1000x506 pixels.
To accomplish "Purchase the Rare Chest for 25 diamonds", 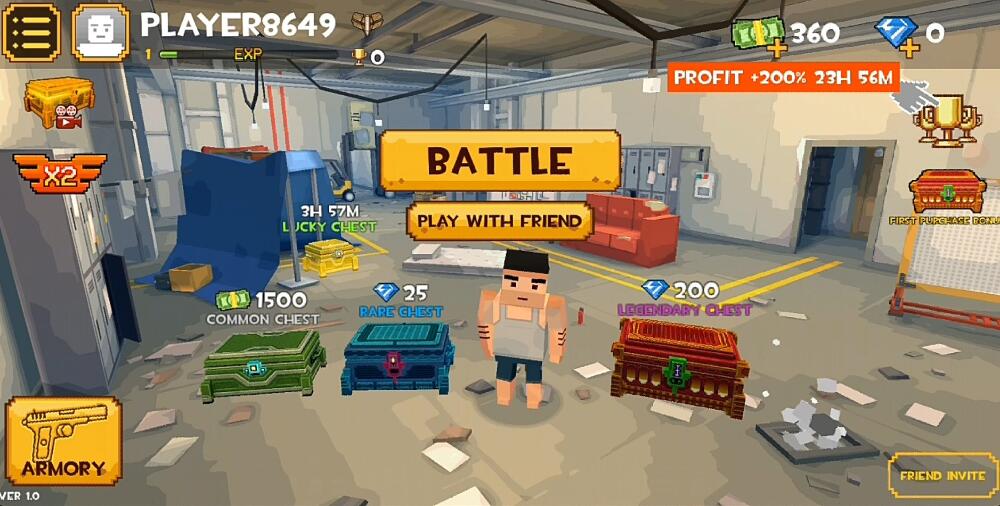I will pyautogui.click(x=398, y=358).
